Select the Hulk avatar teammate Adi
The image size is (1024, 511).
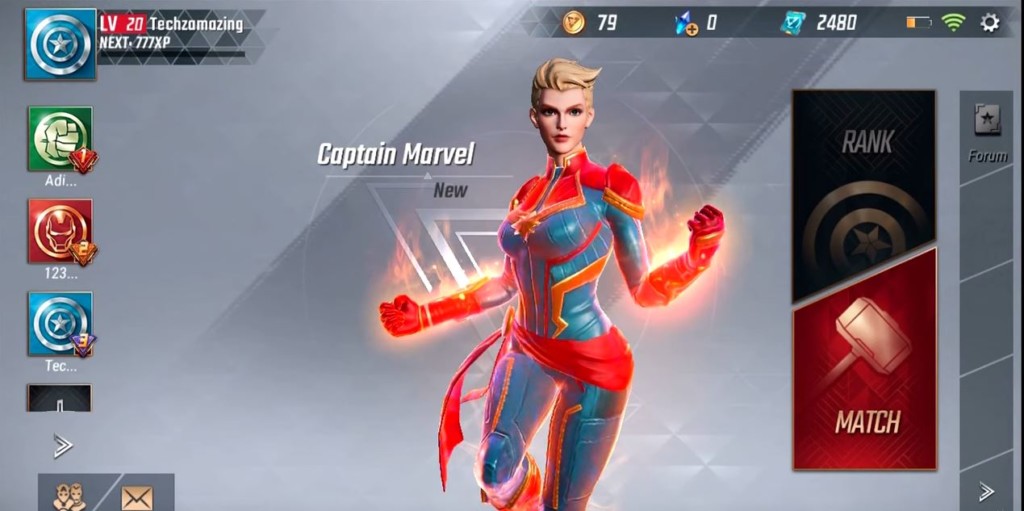(x=60, y=140)
